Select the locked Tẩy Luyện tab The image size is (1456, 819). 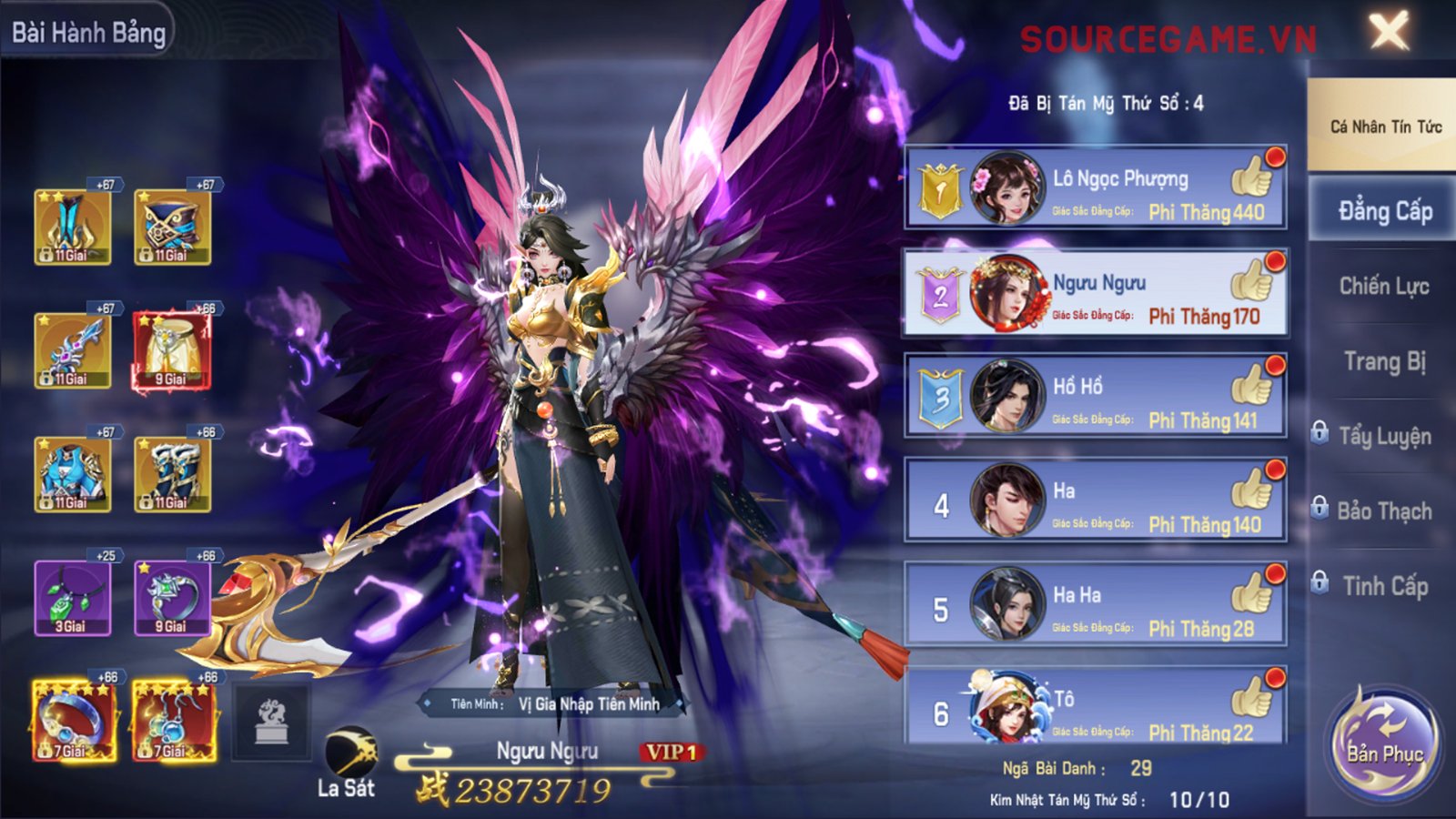[x=1384, y=437]
